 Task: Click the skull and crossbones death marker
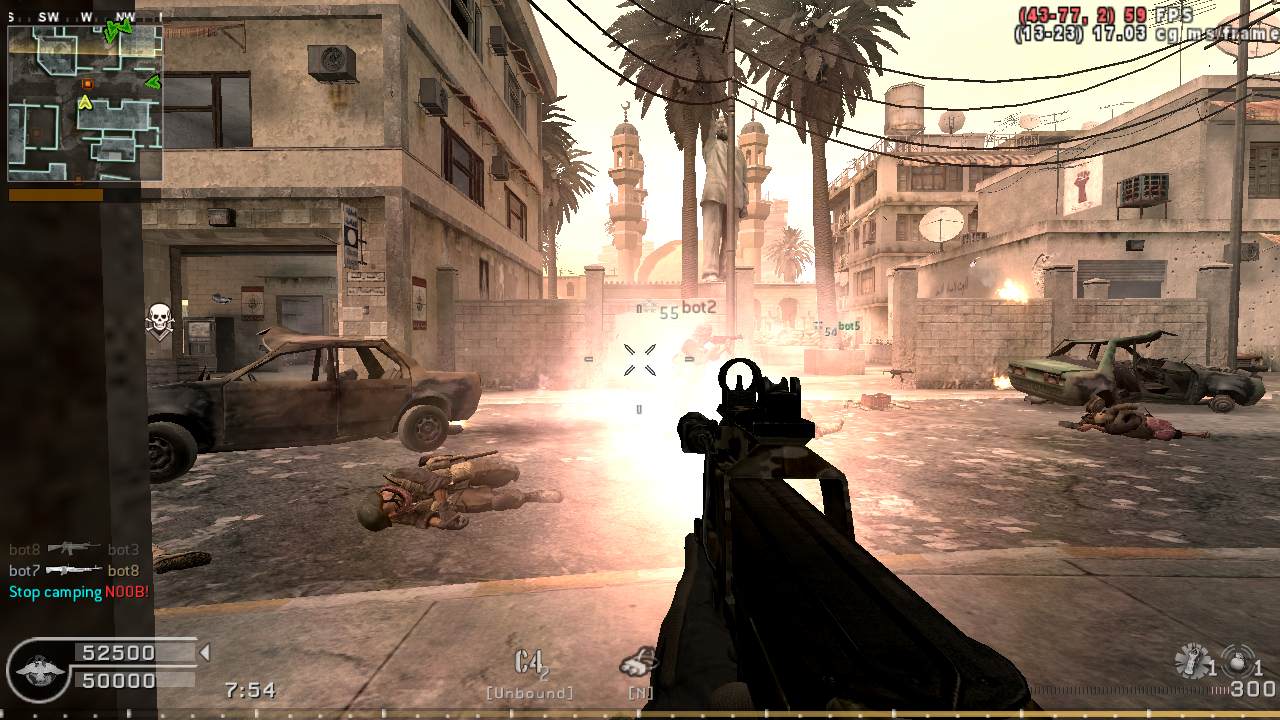click(x=159, y=320)
